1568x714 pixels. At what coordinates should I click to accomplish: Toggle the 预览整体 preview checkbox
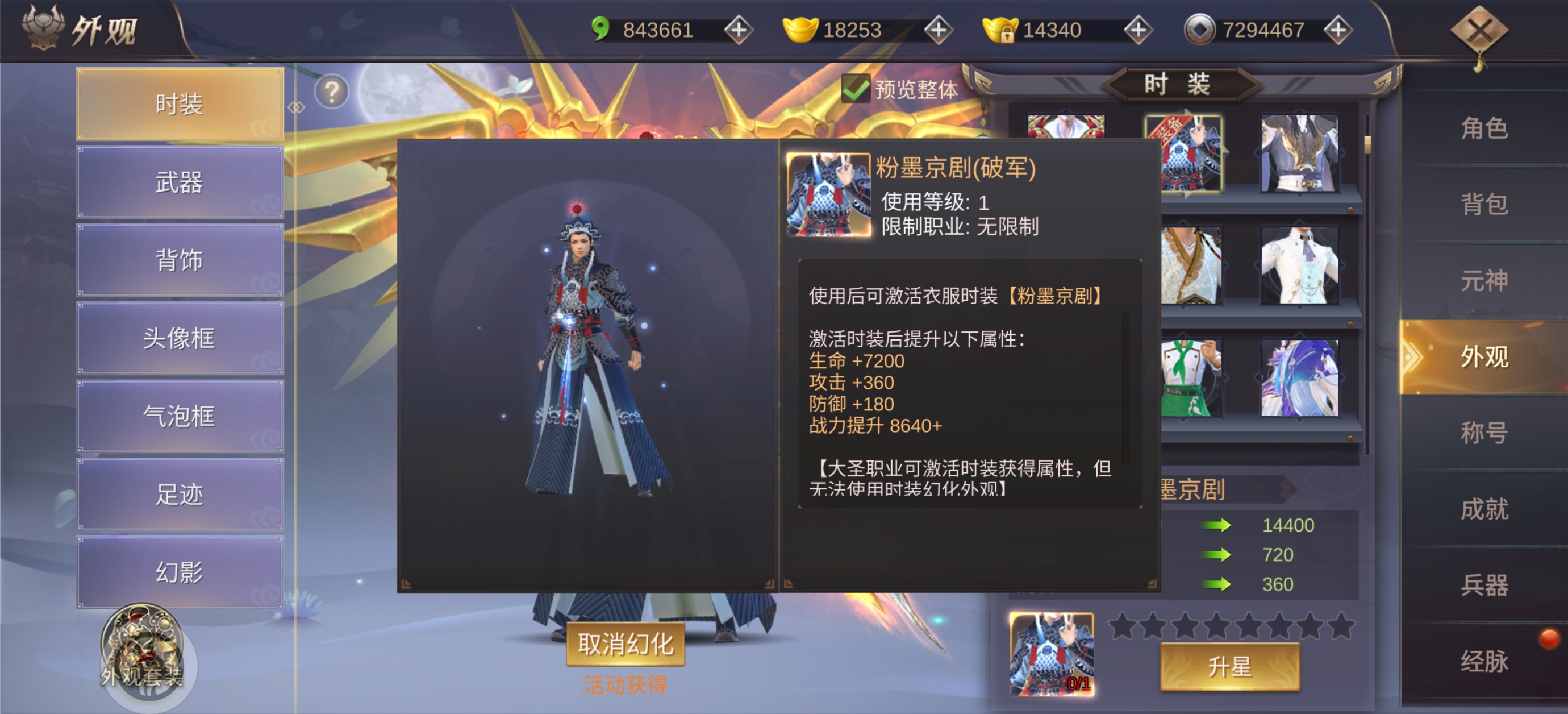(855, 89)
